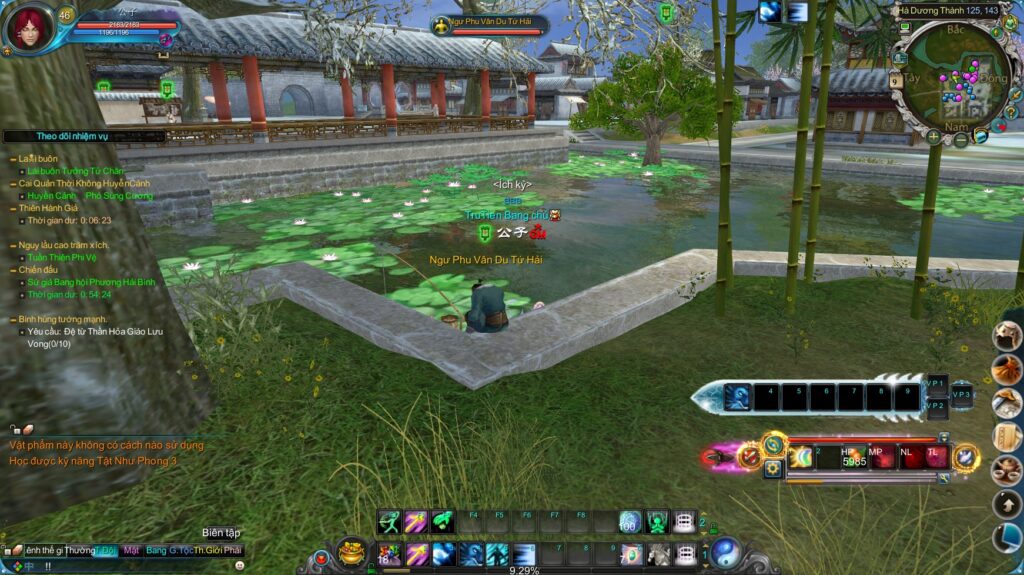Open the gold treasure pot icon
1024x575 pixels.
tap(351, 551)
